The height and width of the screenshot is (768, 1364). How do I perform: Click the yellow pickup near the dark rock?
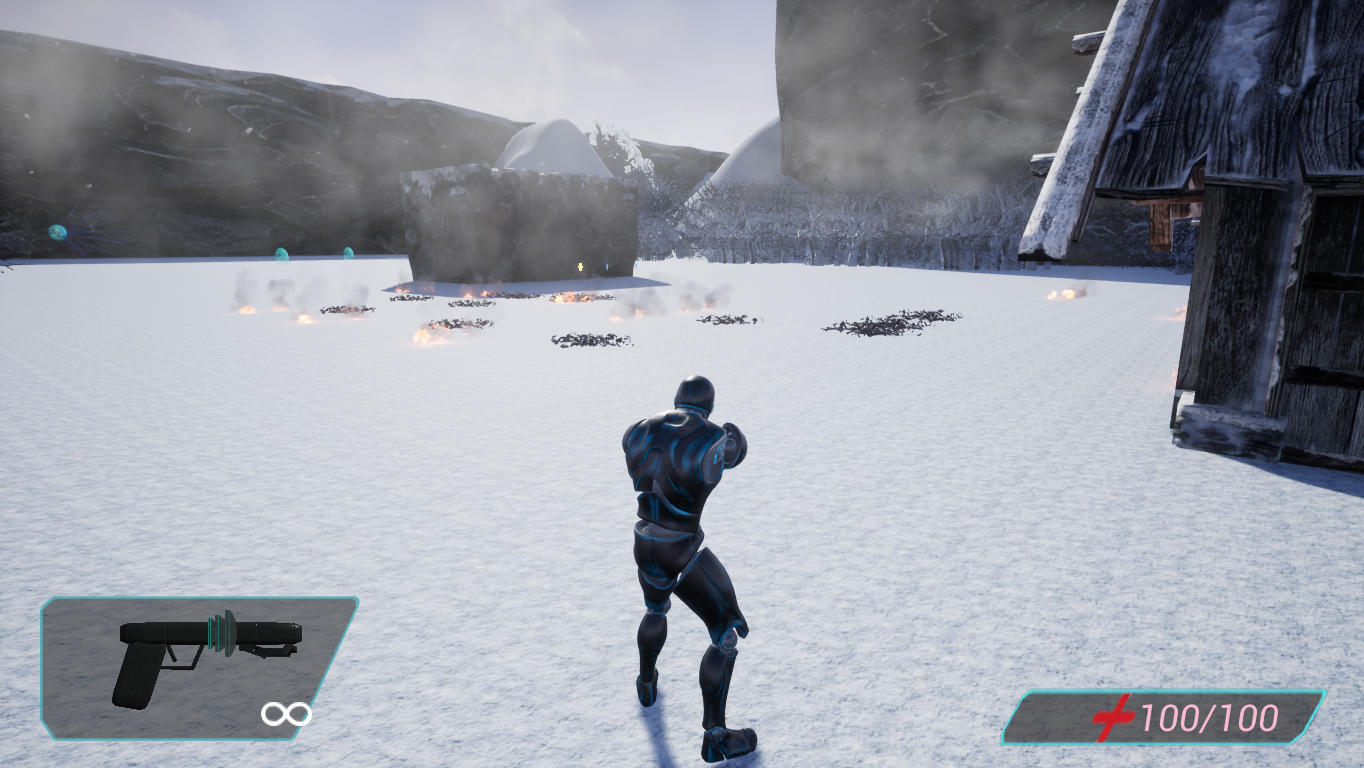click(580, 266)
